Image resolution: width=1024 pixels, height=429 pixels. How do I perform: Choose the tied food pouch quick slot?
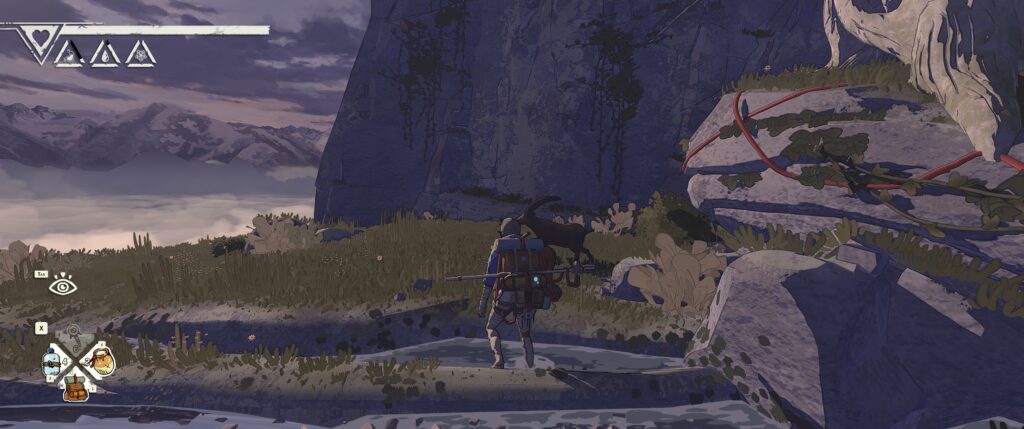pyautogui.click(x=101, y=361)
